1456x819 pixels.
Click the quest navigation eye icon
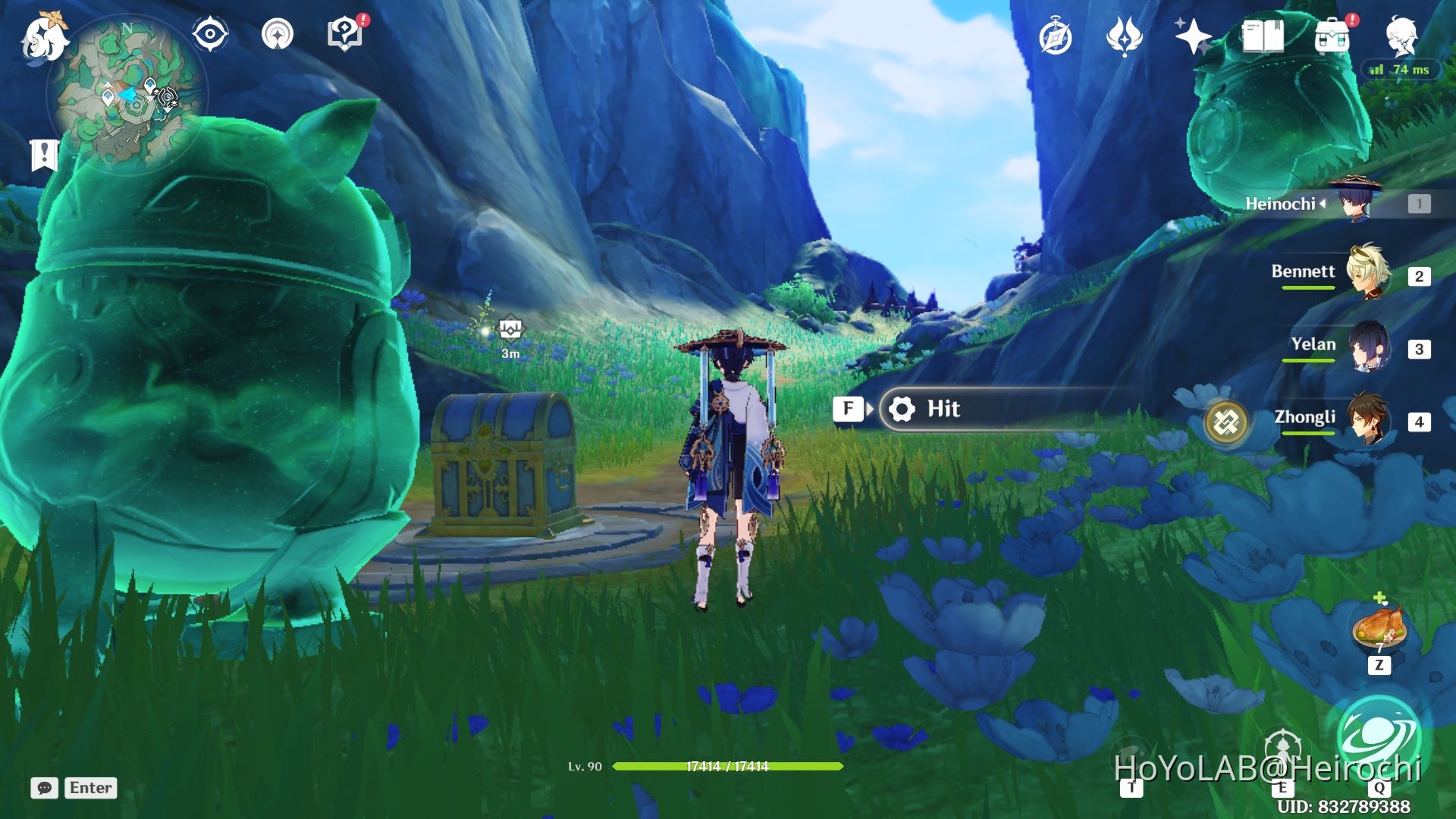pos(210,33)
